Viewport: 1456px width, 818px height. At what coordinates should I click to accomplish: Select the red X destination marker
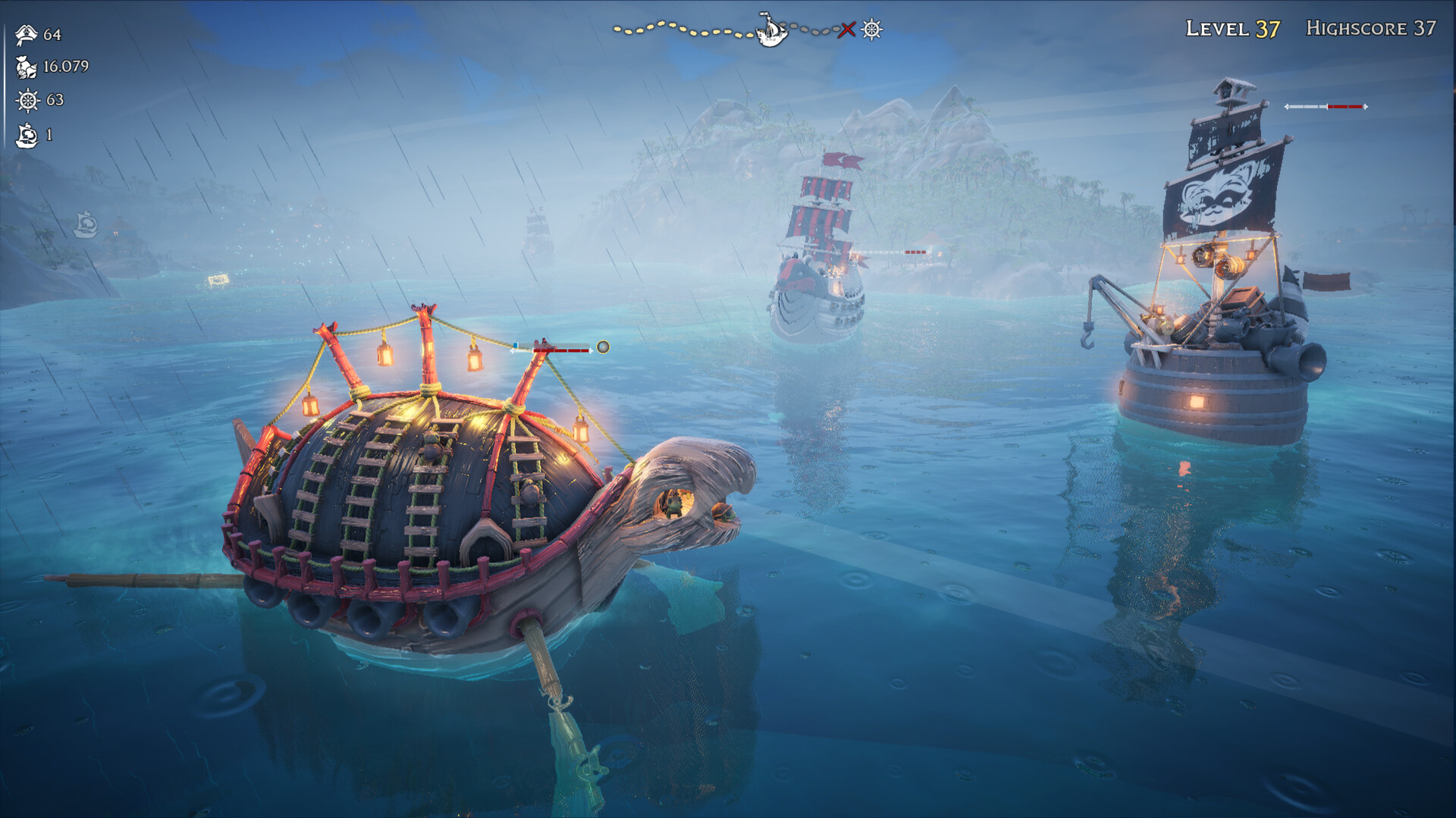coord(847,30)
